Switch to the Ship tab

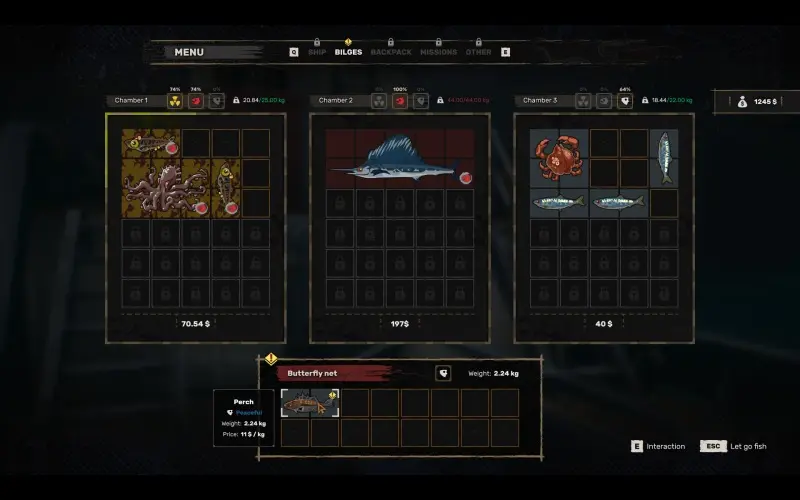coord(317,52)
